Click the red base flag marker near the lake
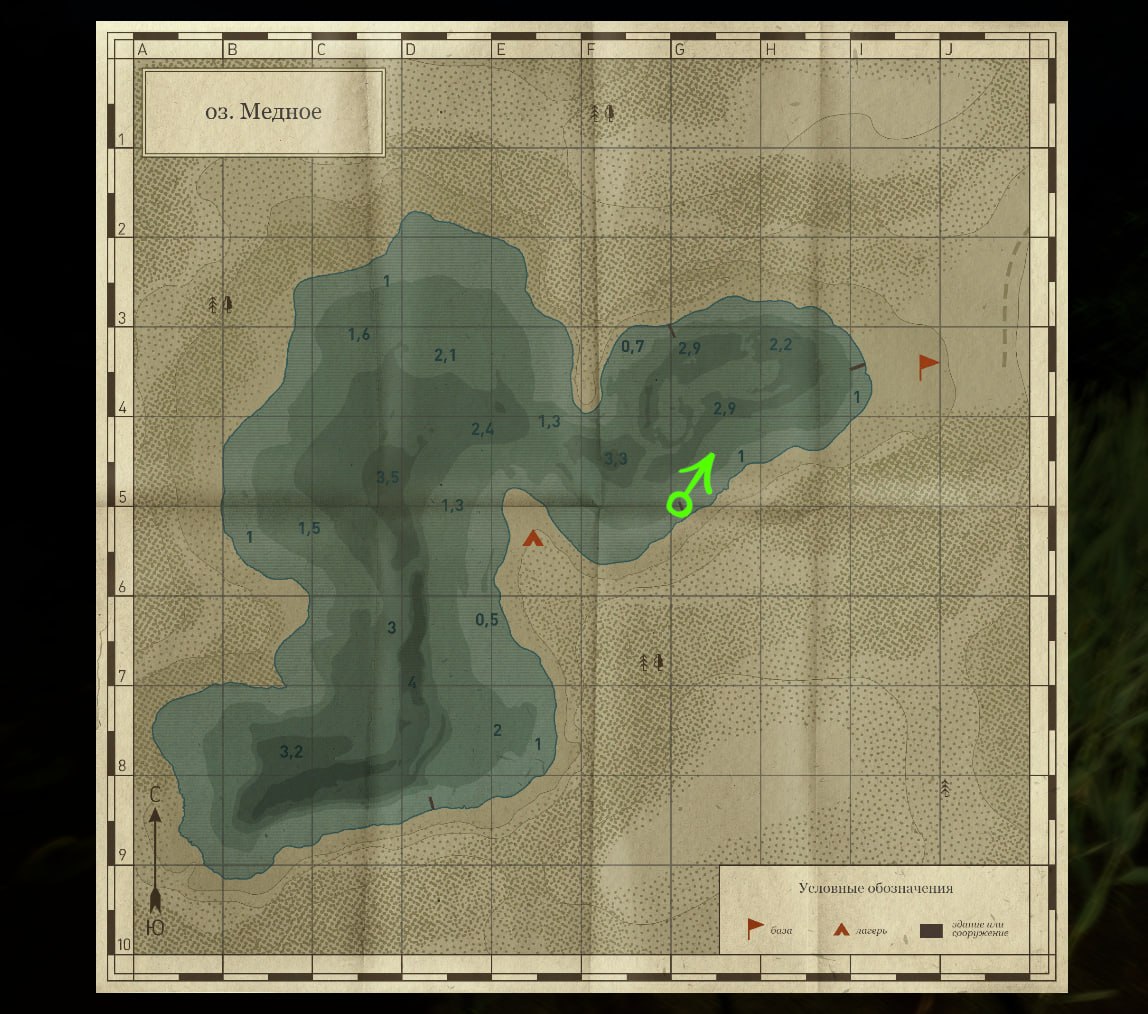This screenshot has width=1148, height=1014. pyautogui.click(x=928, y=366)
